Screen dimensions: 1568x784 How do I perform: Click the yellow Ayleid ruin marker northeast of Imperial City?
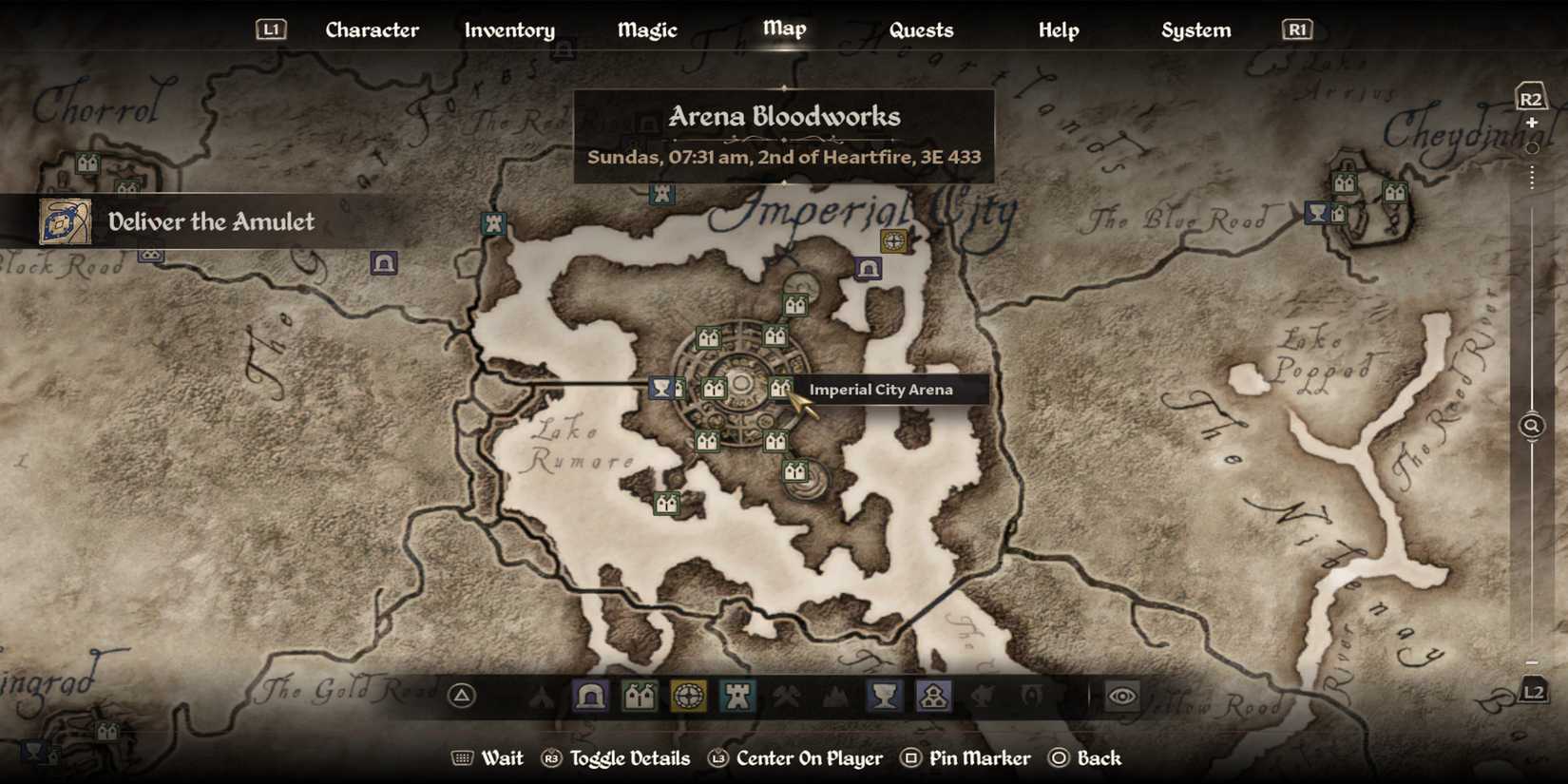894,240
